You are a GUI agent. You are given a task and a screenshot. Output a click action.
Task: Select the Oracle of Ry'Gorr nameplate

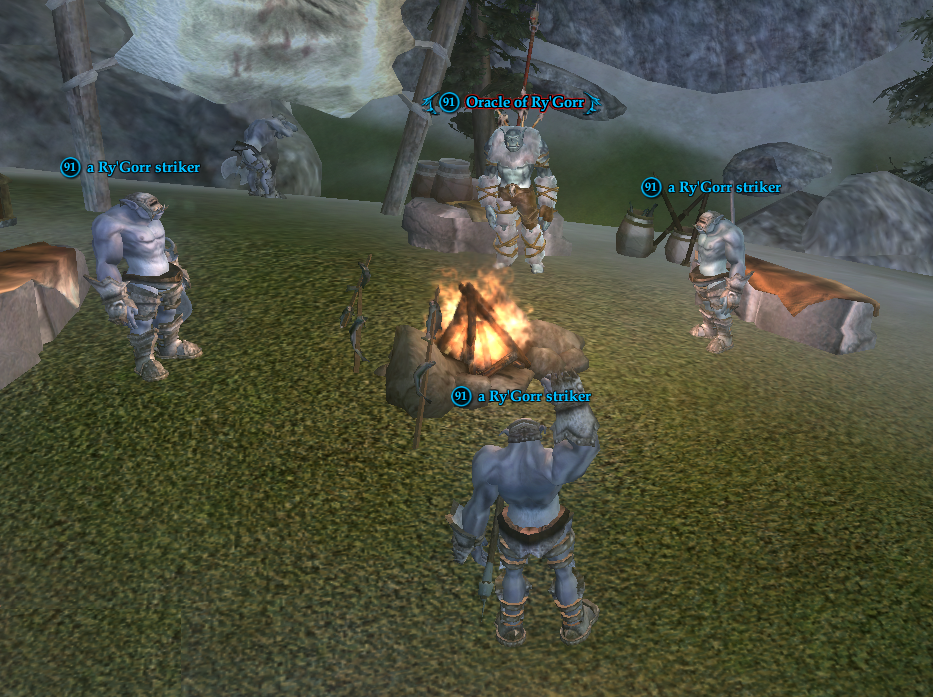pyautogui.click(x=524, y=102)
